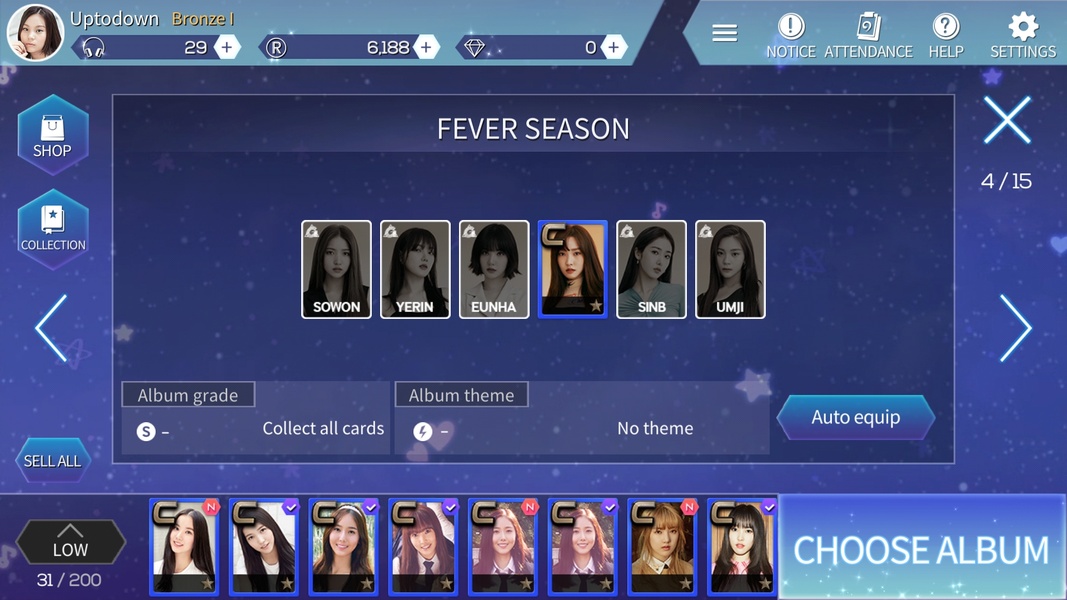1067x600 pixels.
Task: Toggle the LOW sort order button
Action: click(x=70, y=542)
